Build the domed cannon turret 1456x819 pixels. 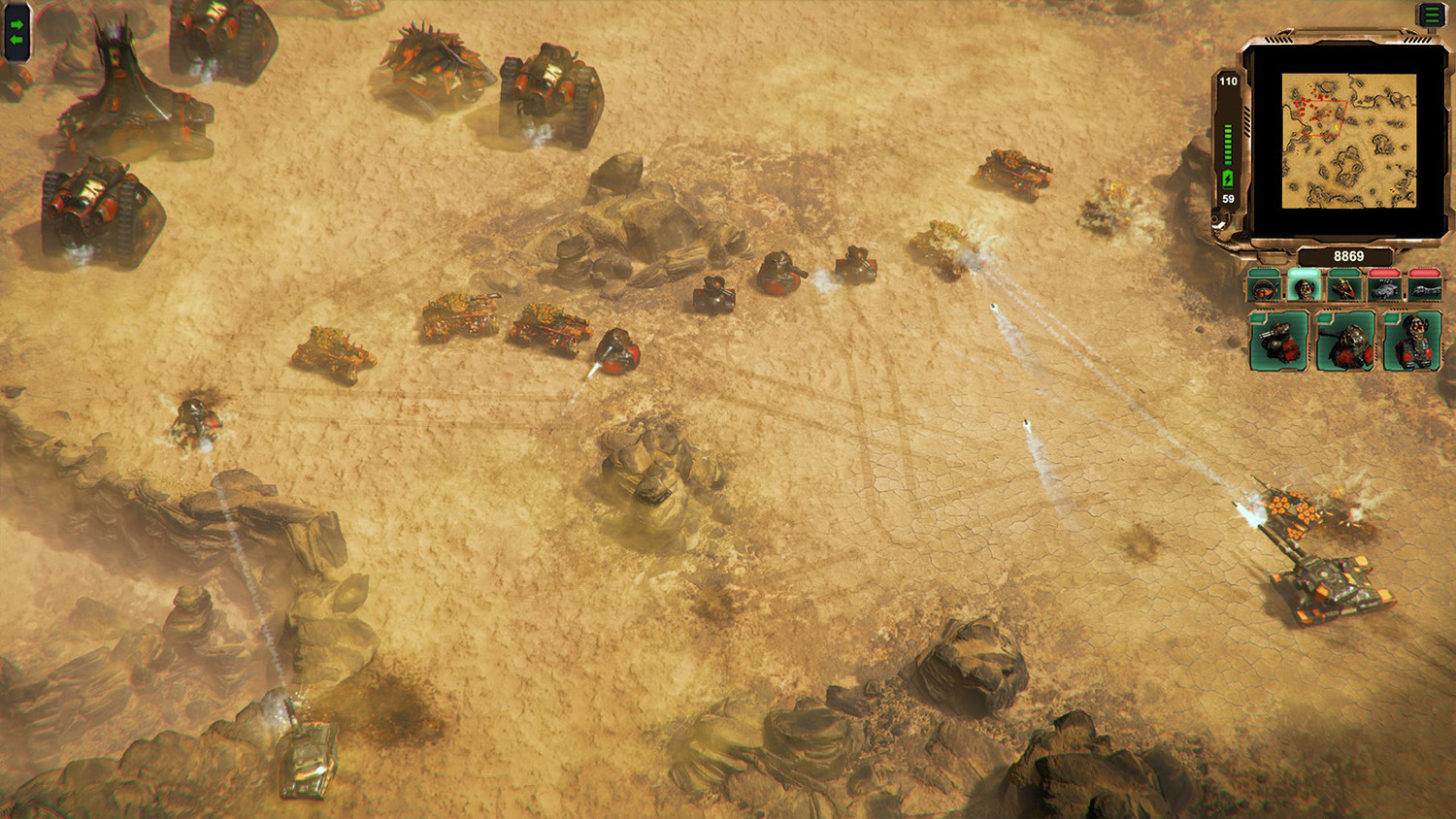[1344, 342]
